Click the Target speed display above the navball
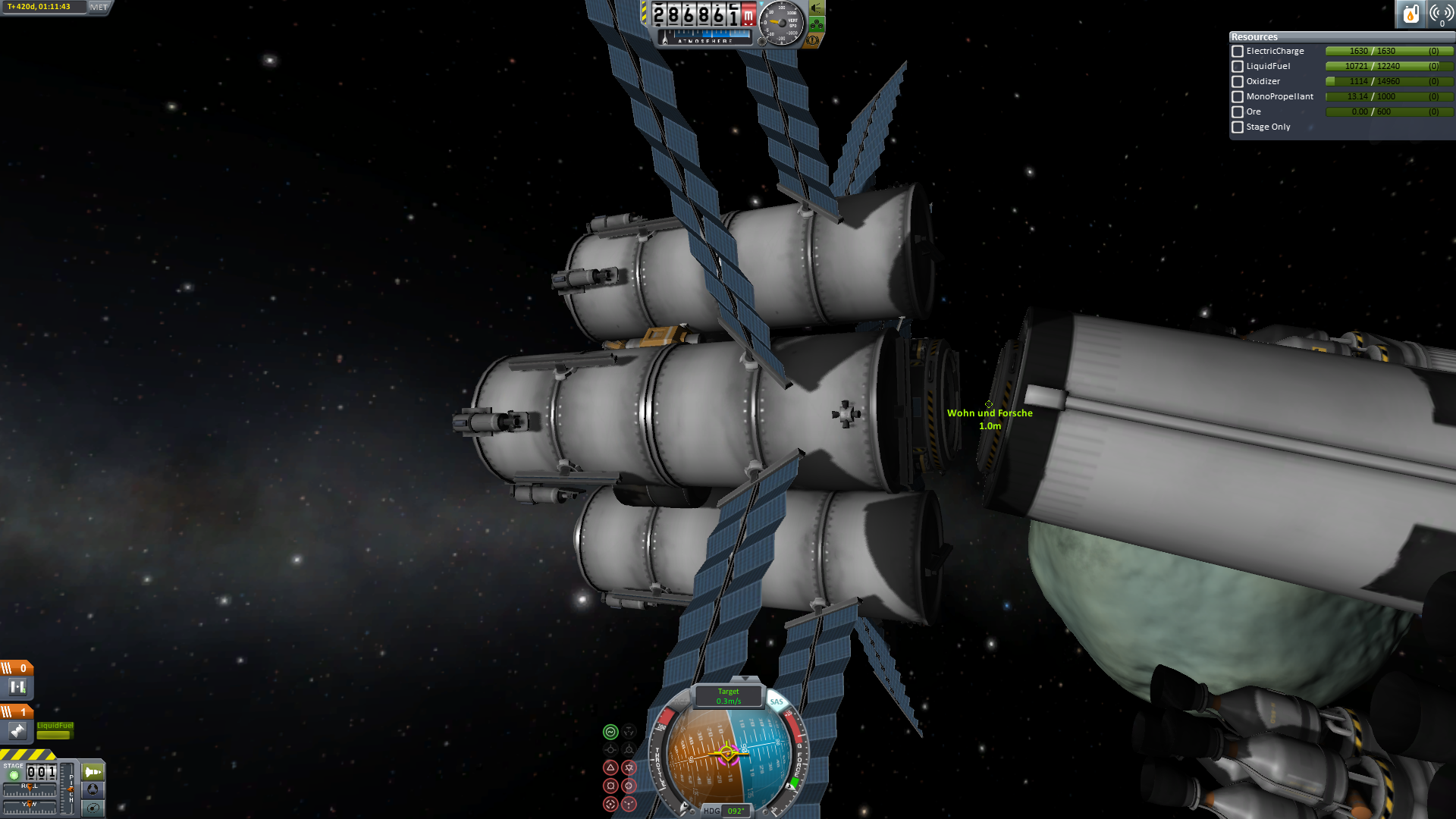 [x=728, y=696]
